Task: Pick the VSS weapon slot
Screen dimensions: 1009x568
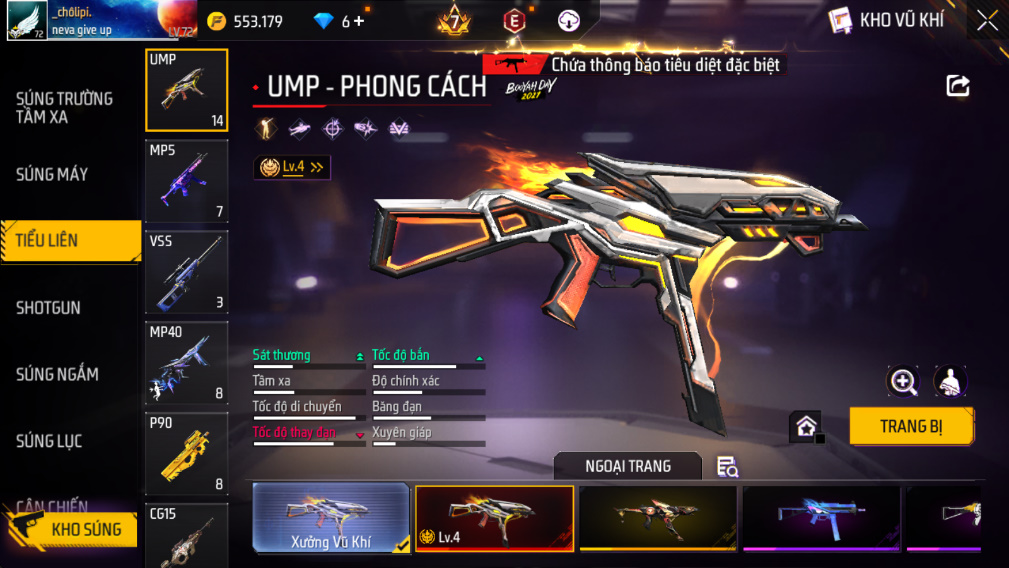Action: [x=187, y=272]
